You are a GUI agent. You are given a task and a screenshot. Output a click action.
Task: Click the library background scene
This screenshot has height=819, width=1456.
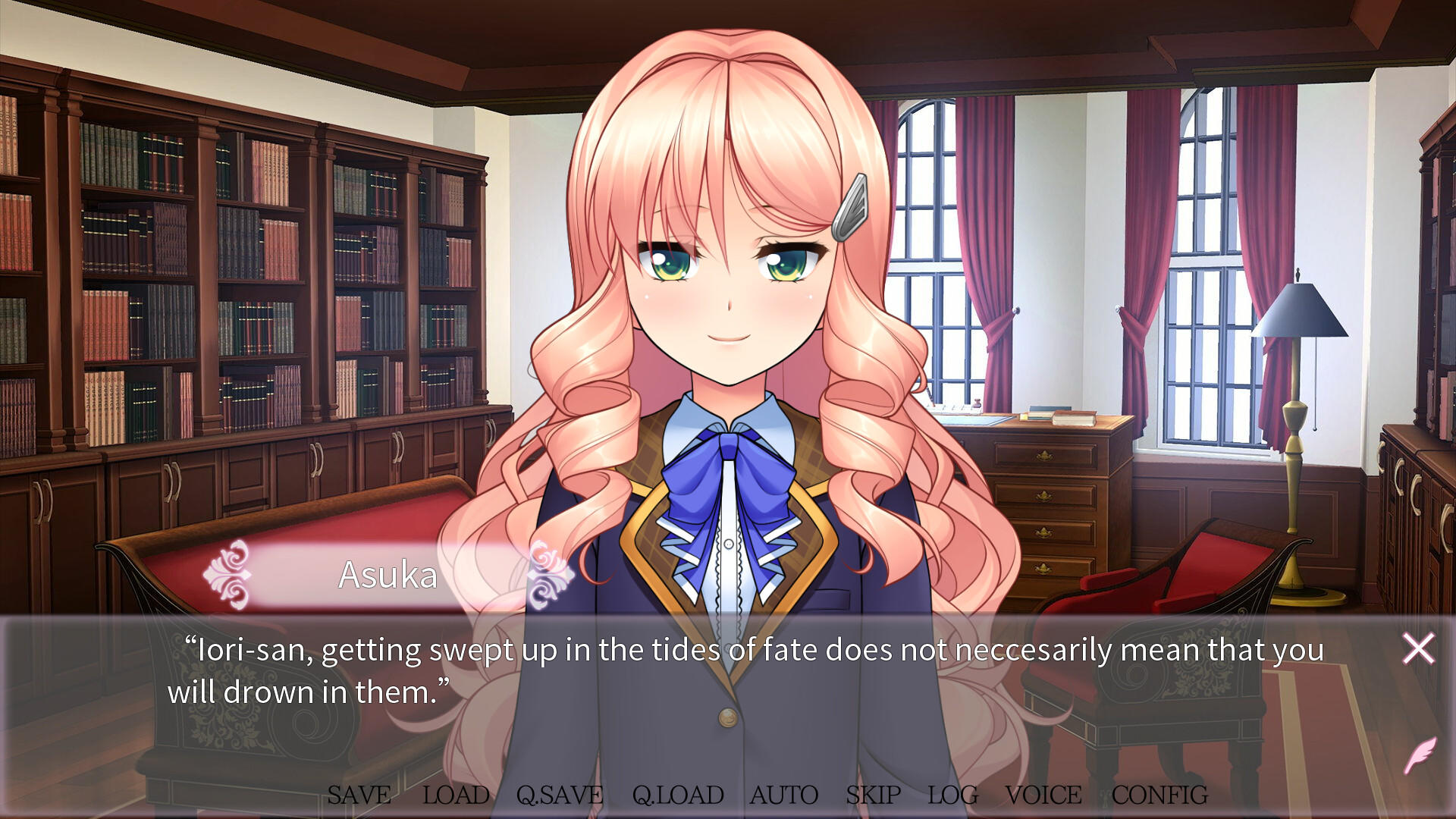click(x=227, y=227)
